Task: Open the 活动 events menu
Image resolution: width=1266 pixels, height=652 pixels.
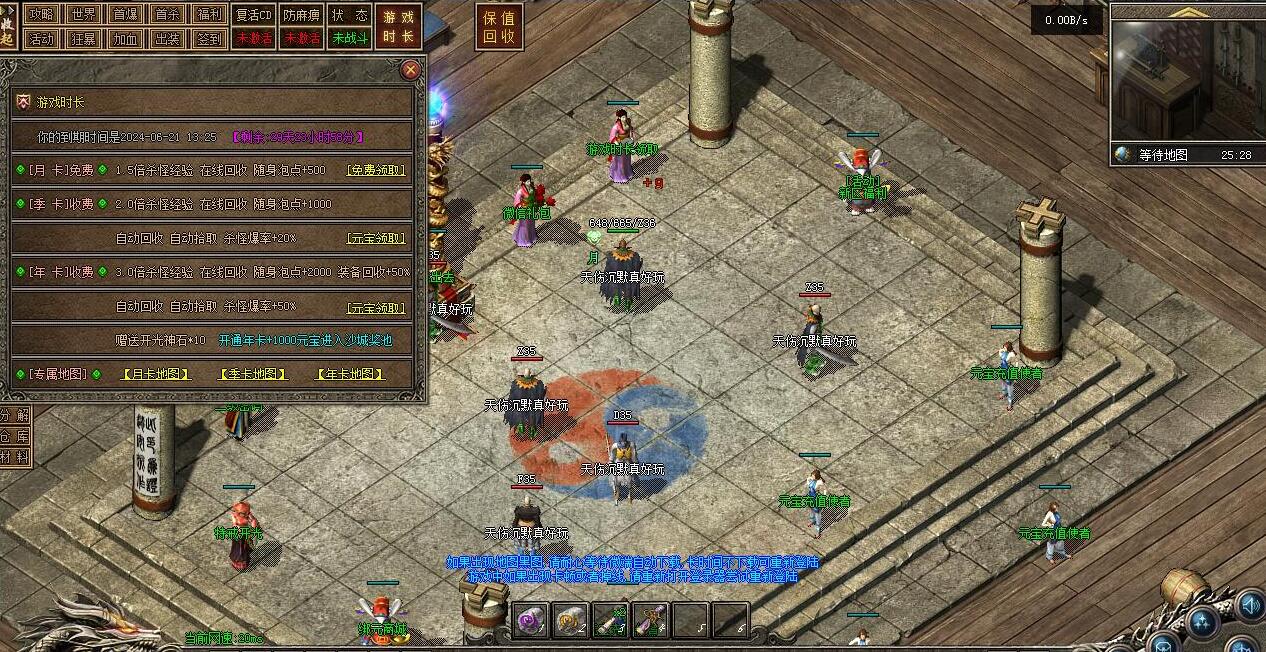Action: click(x=42, y=39)
